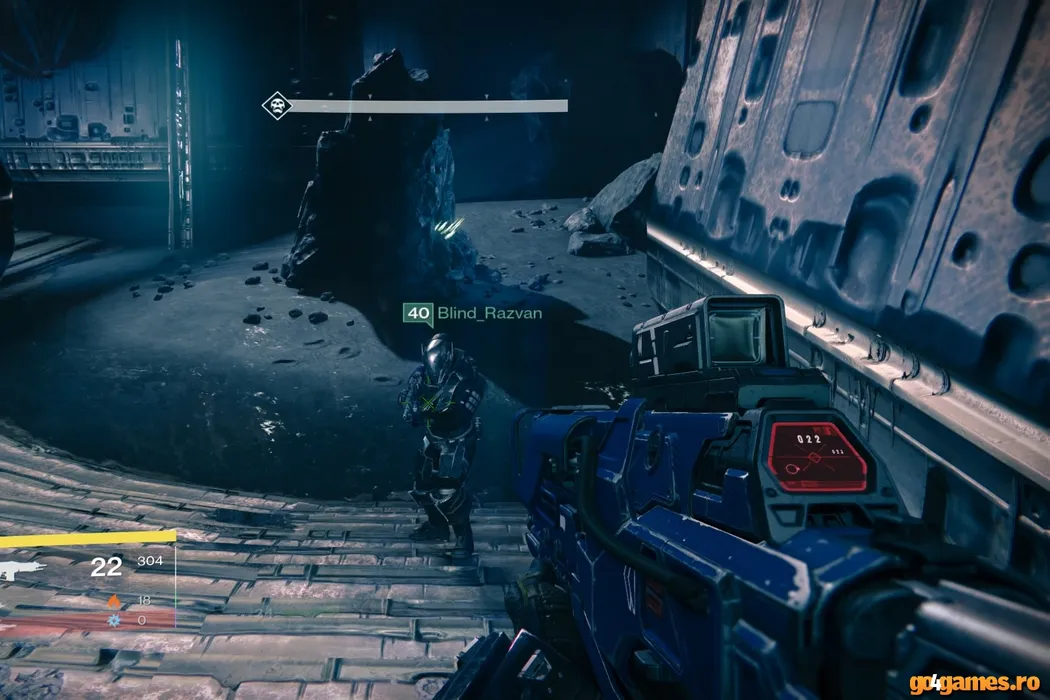Image resolution: width=1050 pixels, height=700 pixels.
Task: Click the primary weapon silhouette icon
Action: (21, 570)
